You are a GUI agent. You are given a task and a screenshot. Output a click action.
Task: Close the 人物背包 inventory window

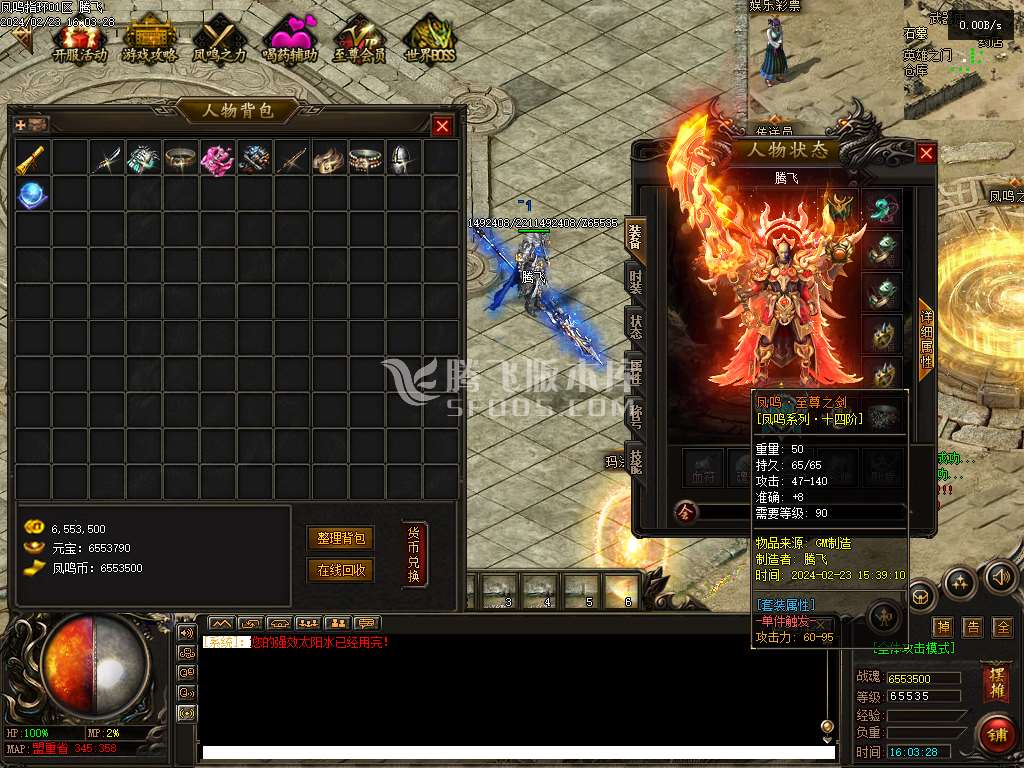click(442, 126)
